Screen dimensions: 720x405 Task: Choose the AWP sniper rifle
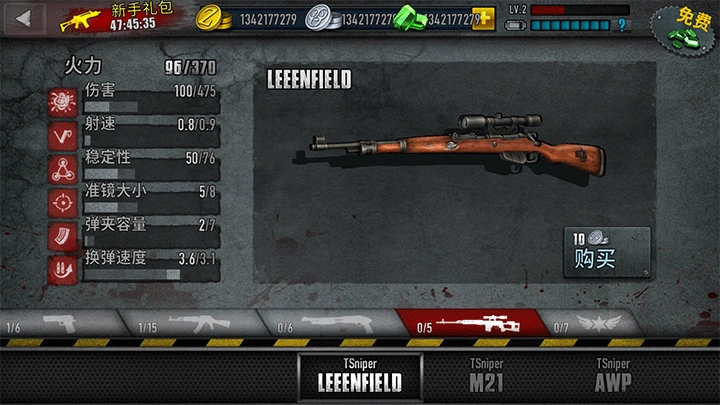tap(612, 375)
